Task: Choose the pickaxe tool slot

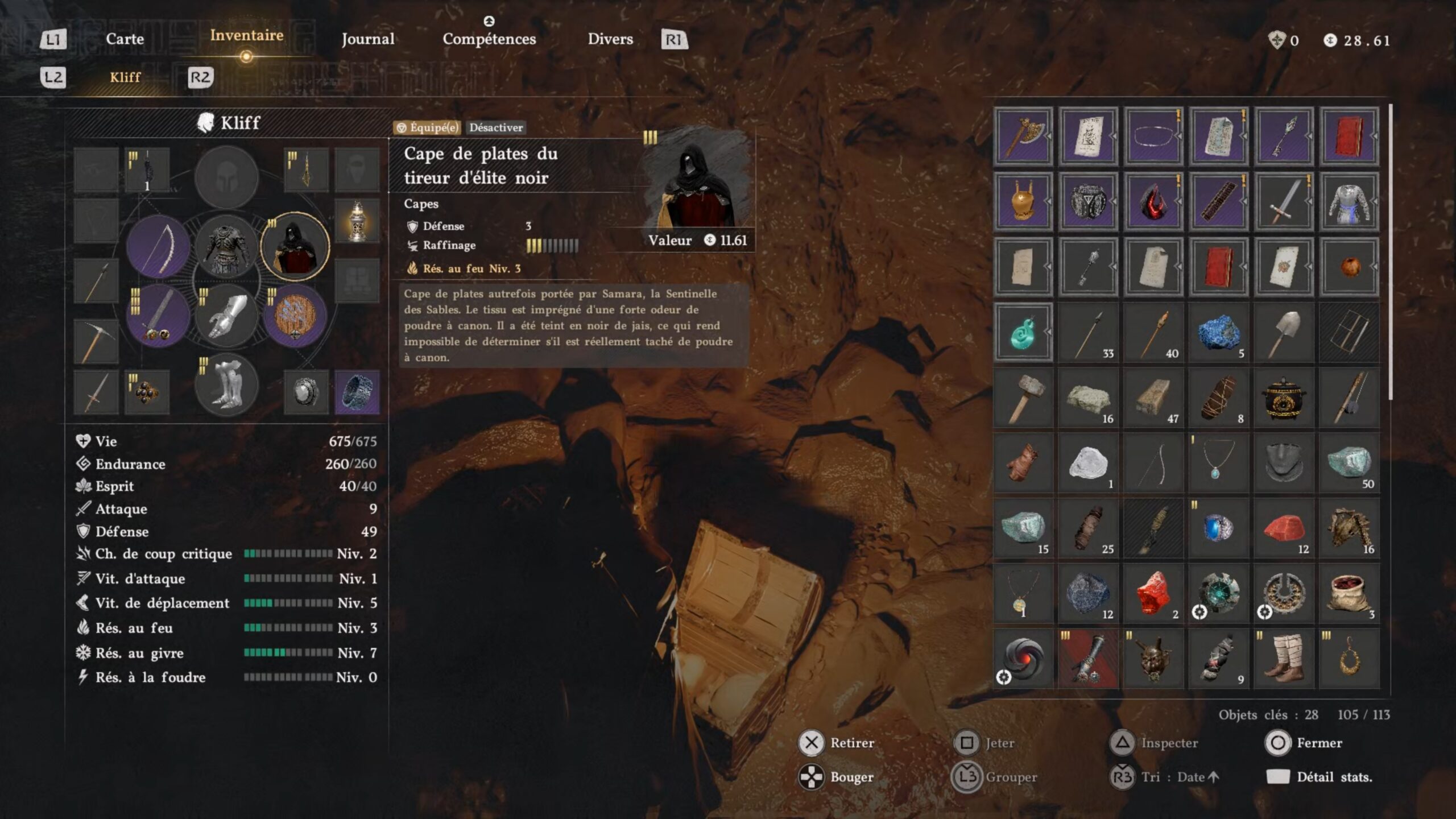Action: coord(96,341)
